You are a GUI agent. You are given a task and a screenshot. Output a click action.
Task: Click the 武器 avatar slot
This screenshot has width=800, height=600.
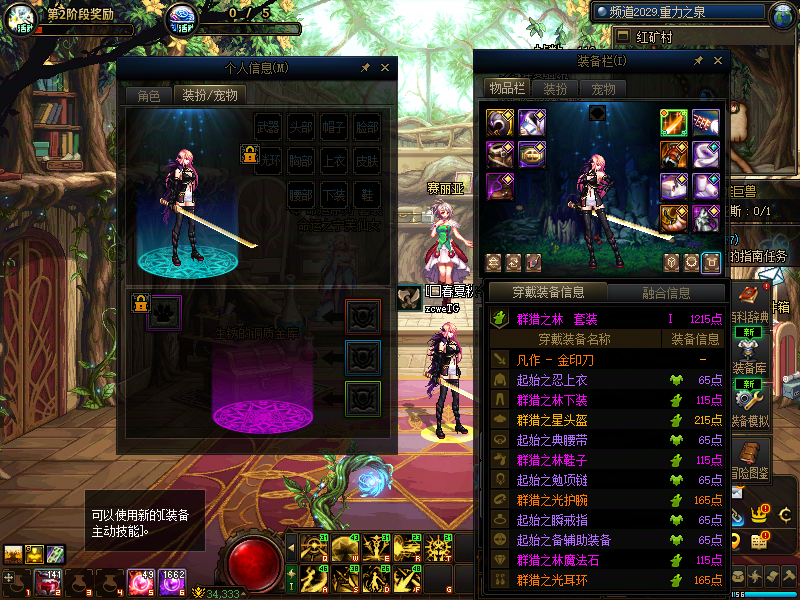pyautogui.click(x=268, y=127)
